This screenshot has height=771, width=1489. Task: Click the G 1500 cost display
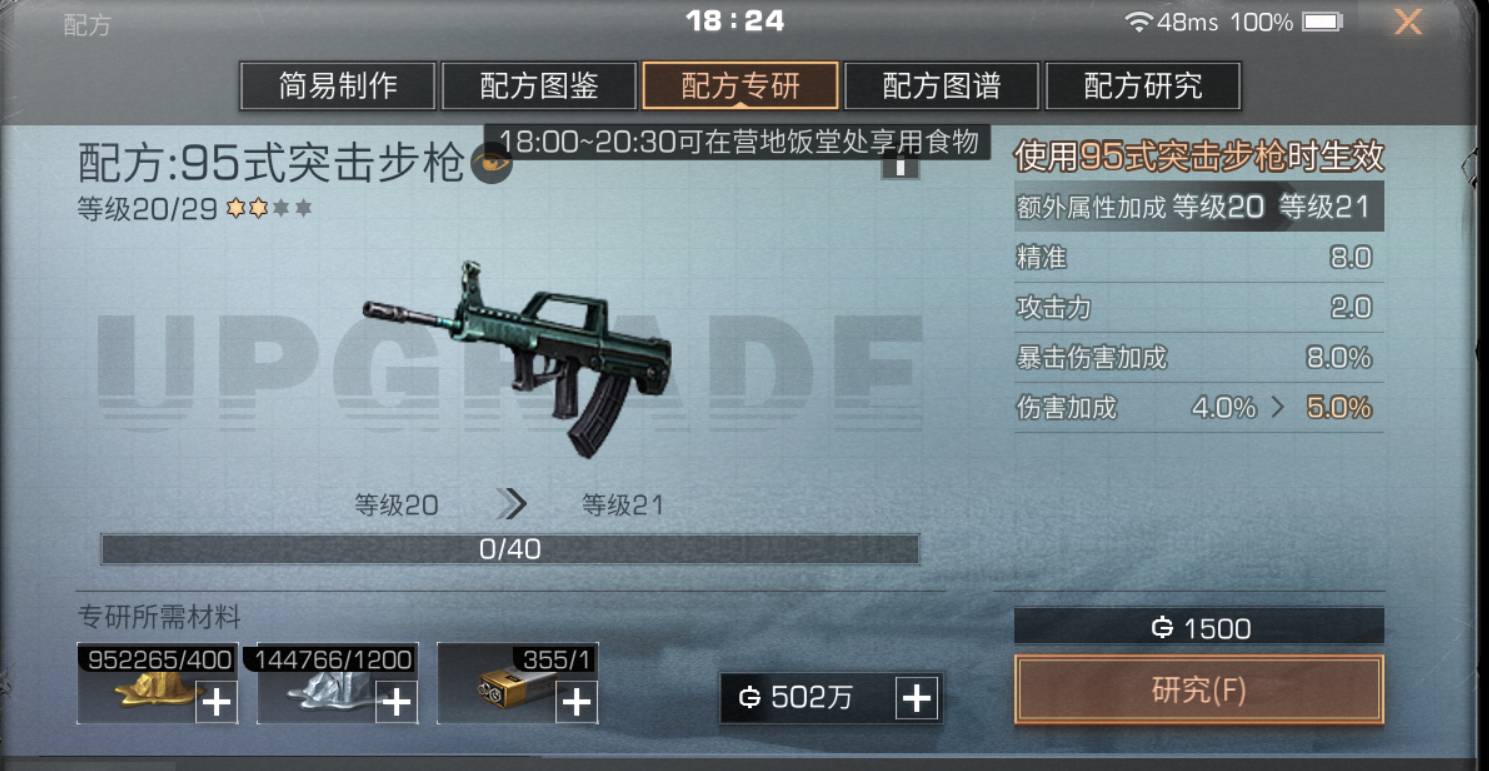point(1198,627)
